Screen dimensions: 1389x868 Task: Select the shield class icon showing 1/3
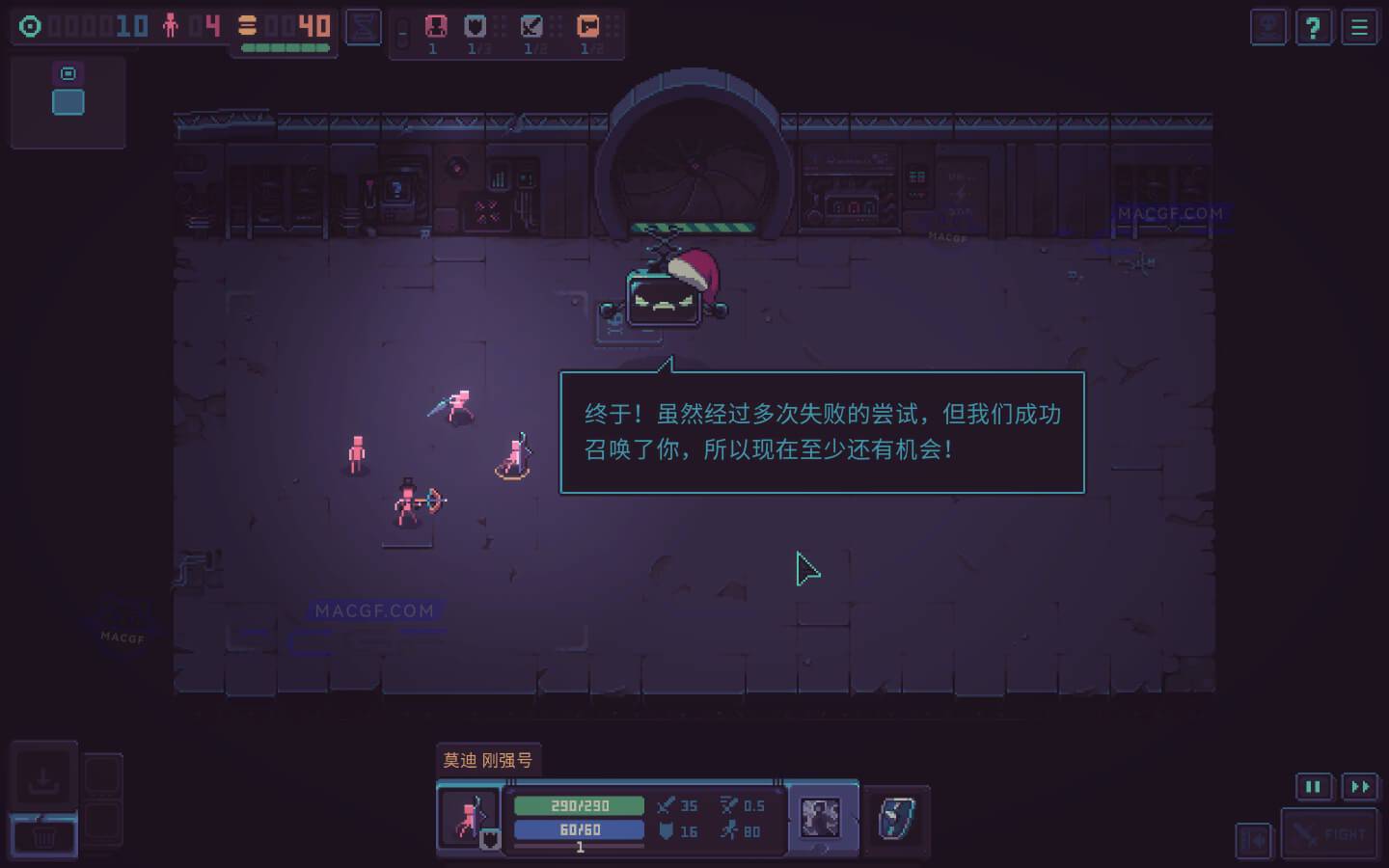pos(475,26)
